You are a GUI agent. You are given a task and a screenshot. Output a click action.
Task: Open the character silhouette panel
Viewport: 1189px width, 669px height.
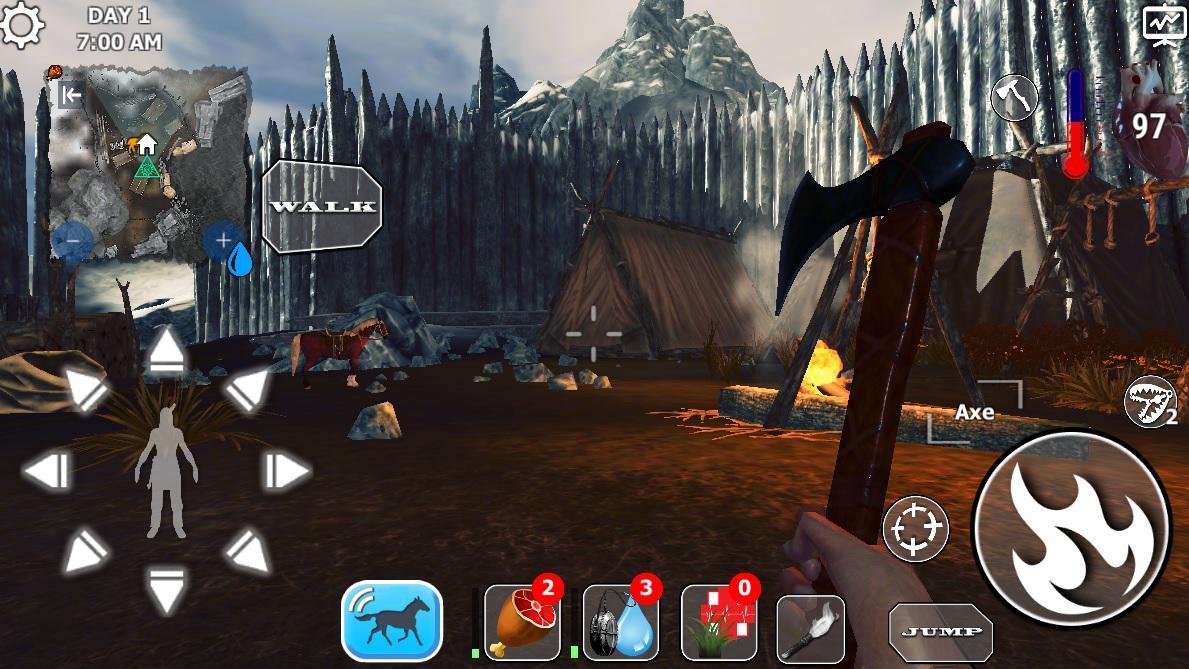[x=166, y=472]
